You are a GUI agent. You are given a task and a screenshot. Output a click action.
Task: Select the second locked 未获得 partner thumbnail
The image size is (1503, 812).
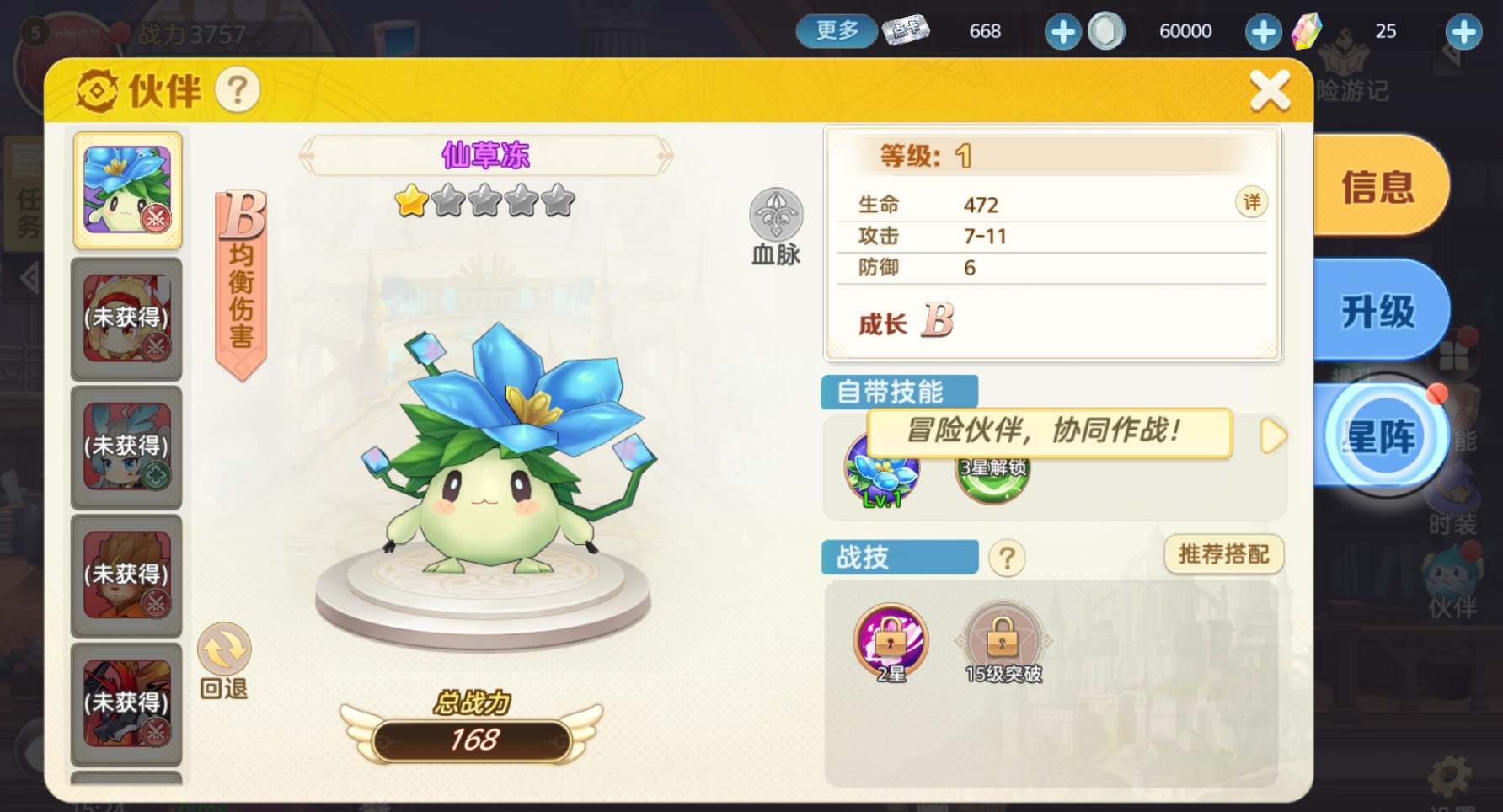click(x=126, y=446)
